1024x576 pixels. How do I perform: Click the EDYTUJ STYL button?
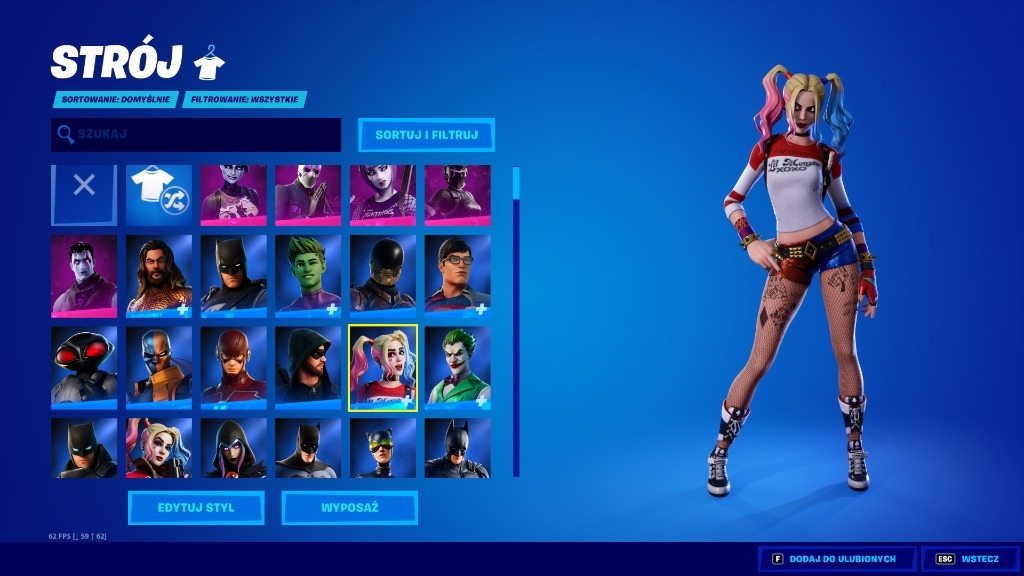tap(196, 508)
